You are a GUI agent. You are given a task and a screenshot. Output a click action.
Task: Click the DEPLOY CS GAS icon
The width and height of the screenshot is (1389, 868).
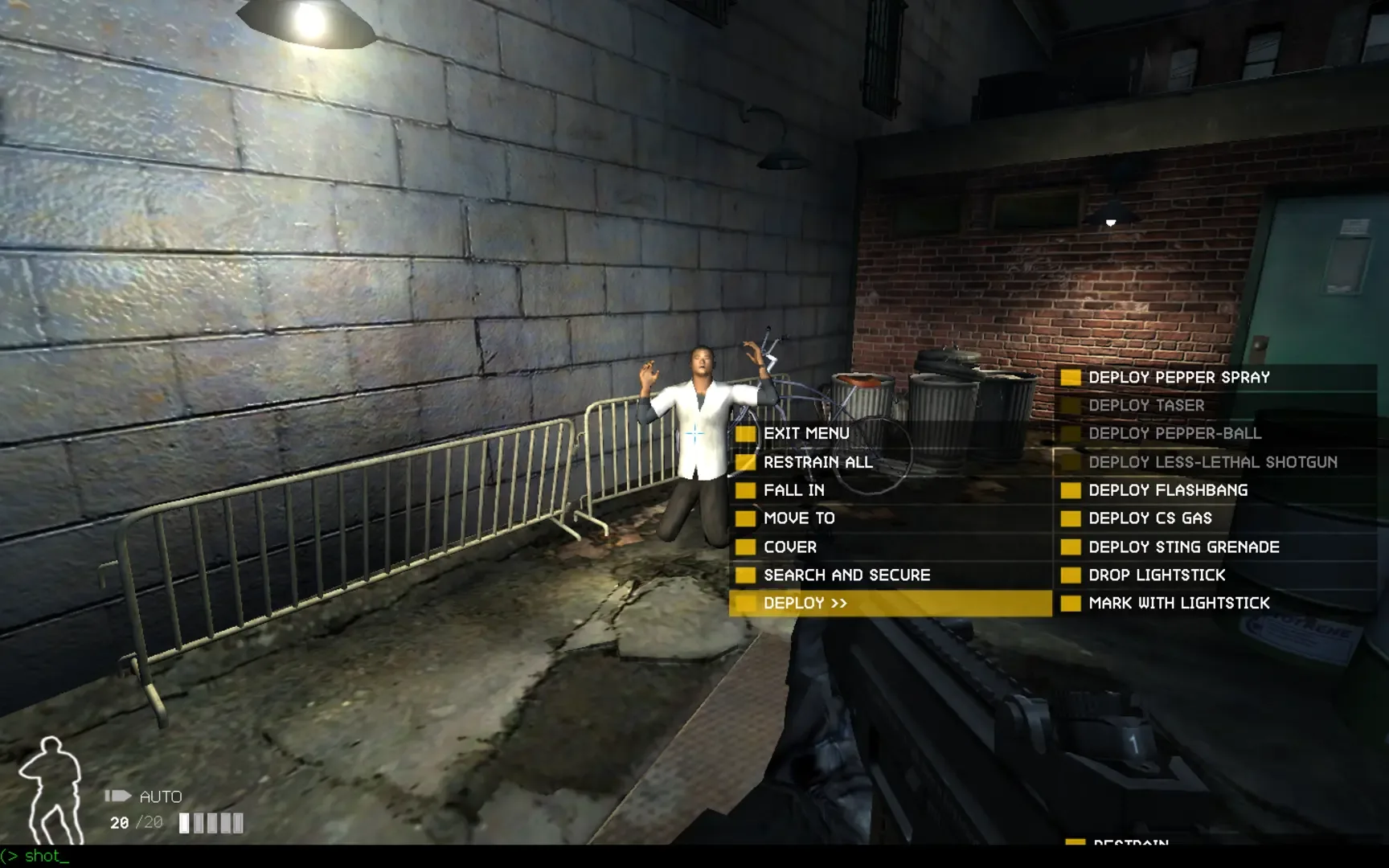pyautogui.click(x=1071, y=518)
